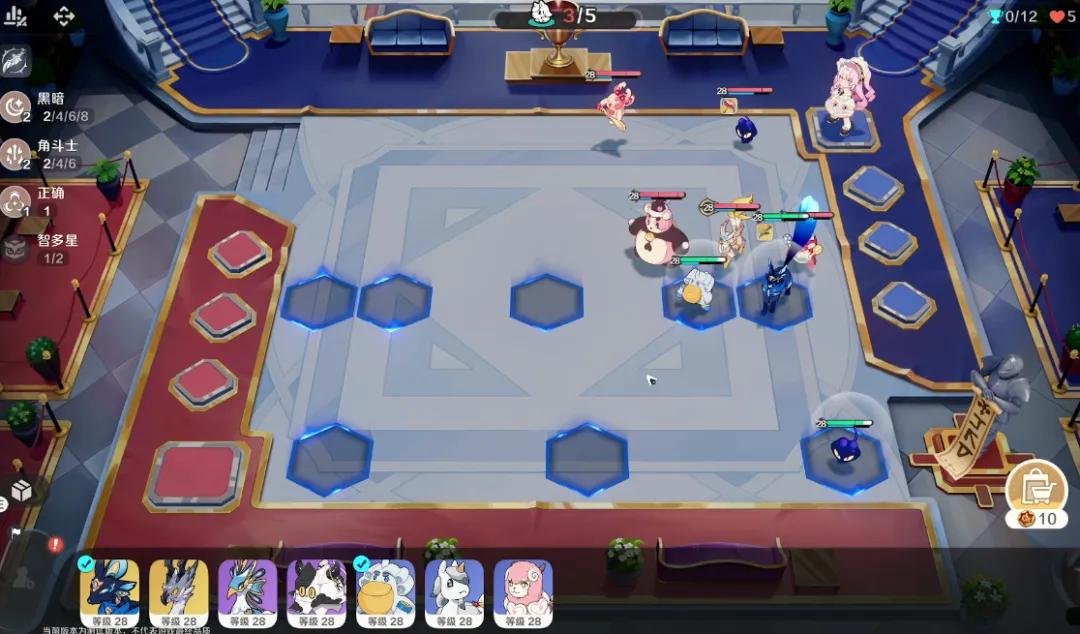Viewport: 1080px width, 634px height.
Task: Show the 黑暗 (Dark) trait details
Action: pyautogui.click(x=17, y=107)
